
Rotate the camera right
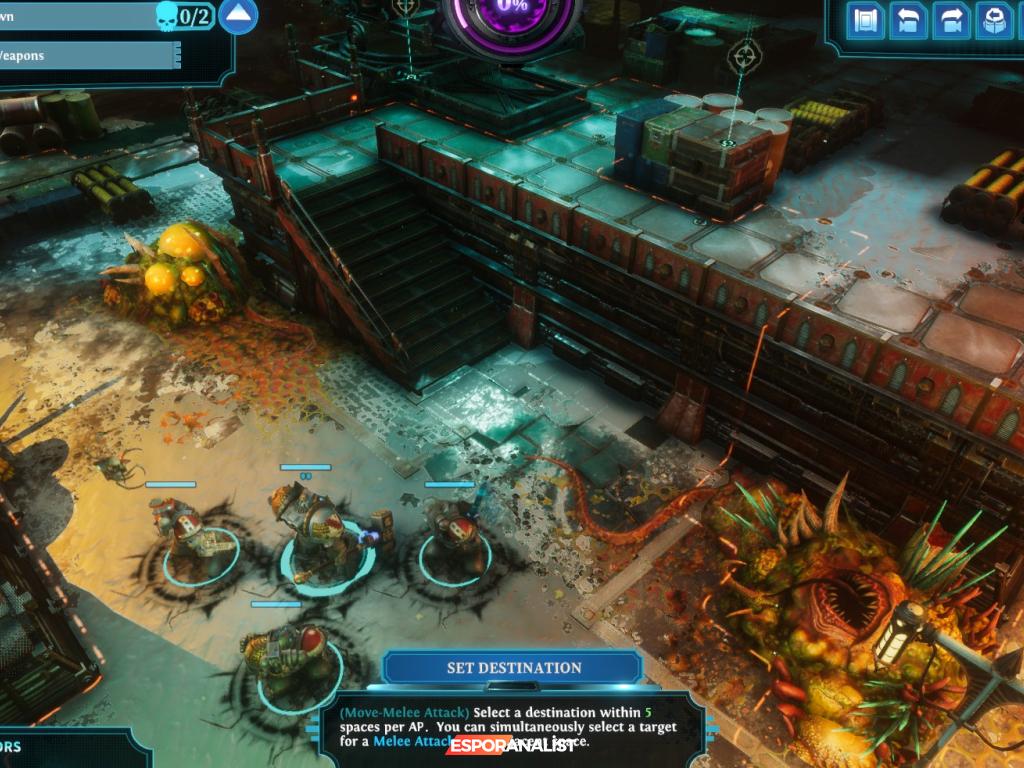point(951,20)
